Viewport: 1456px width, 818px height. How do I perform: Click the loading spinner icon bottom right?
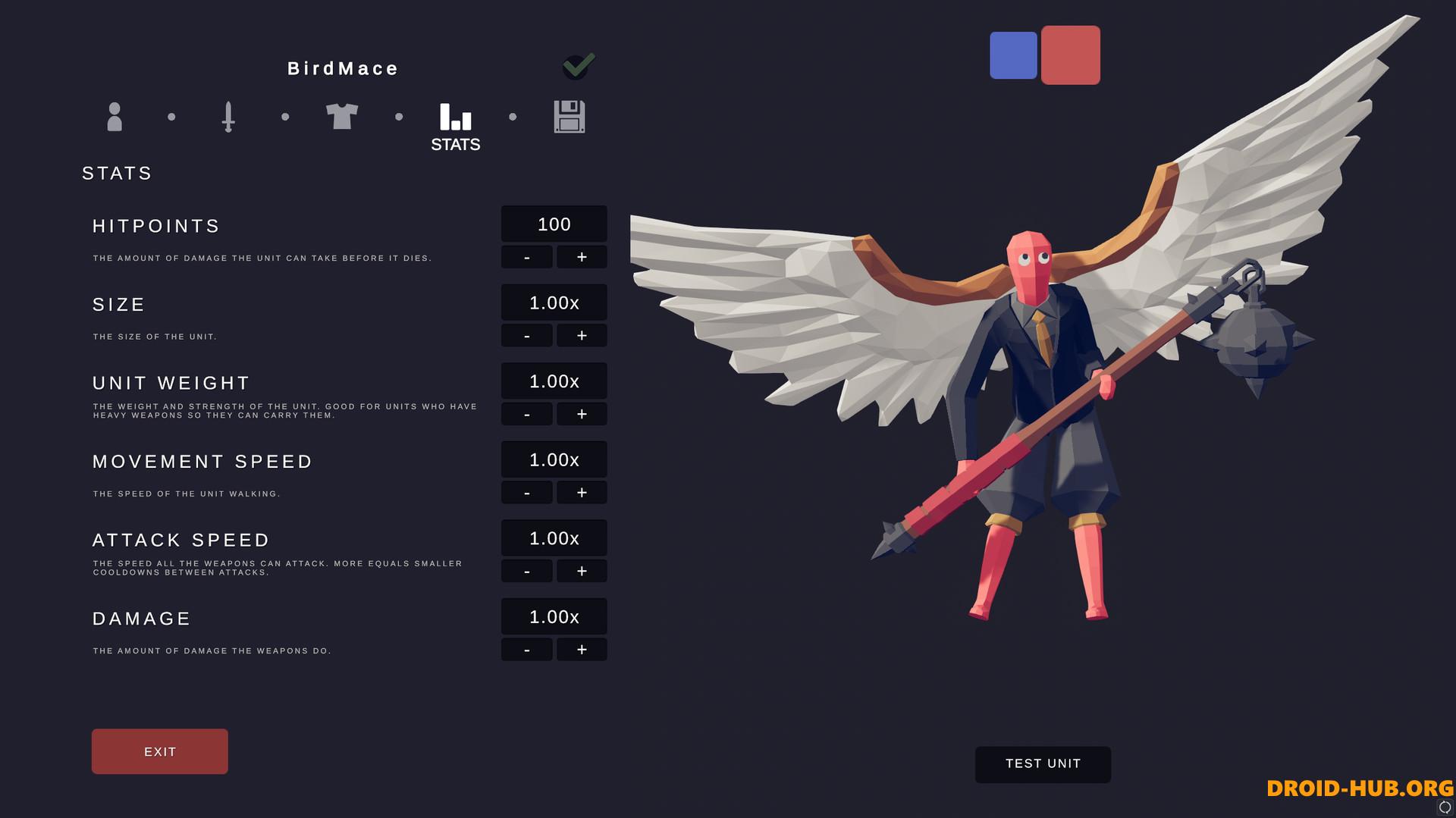coord(1445,806)
